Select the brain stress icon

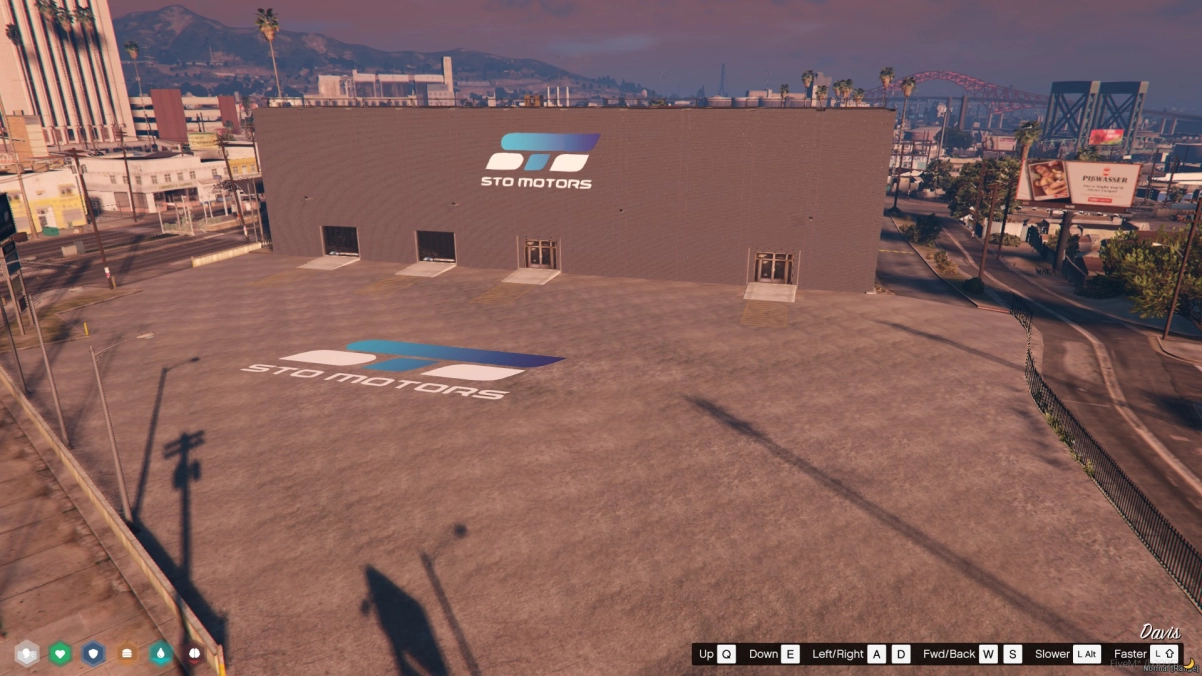194,654
